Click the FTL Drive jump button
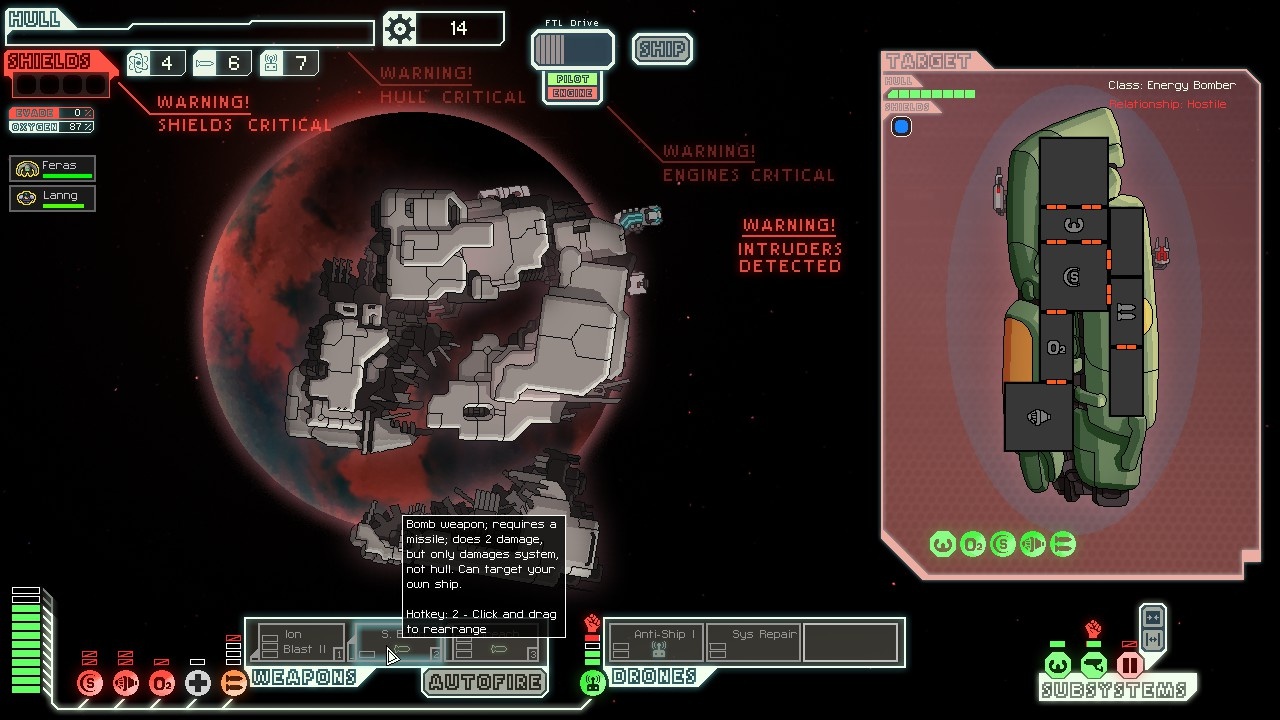1280x720 pixels. pos(572,49)
